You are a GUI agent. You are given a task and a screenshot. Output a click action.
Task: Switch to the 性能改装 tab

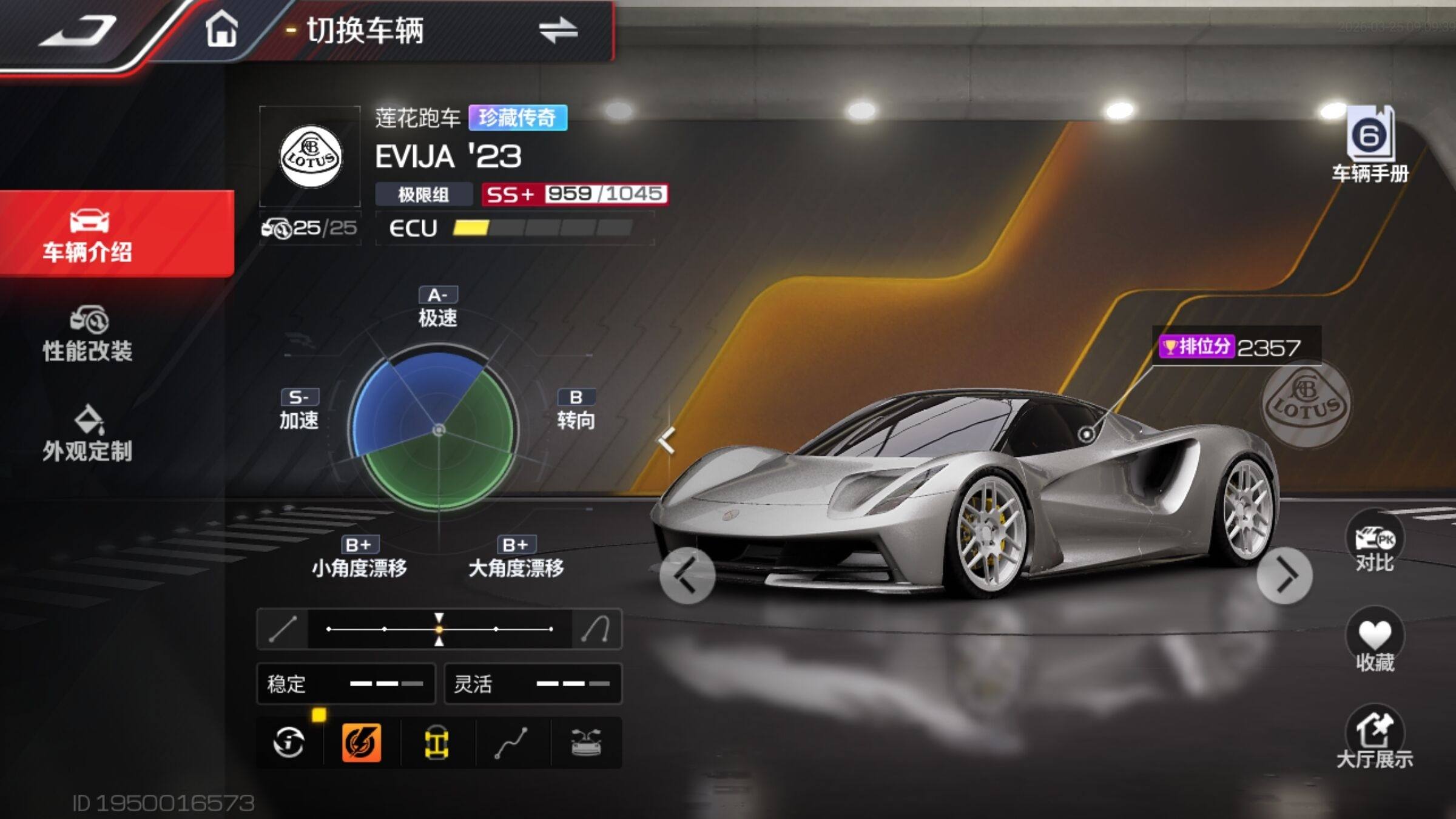[88, 335]
